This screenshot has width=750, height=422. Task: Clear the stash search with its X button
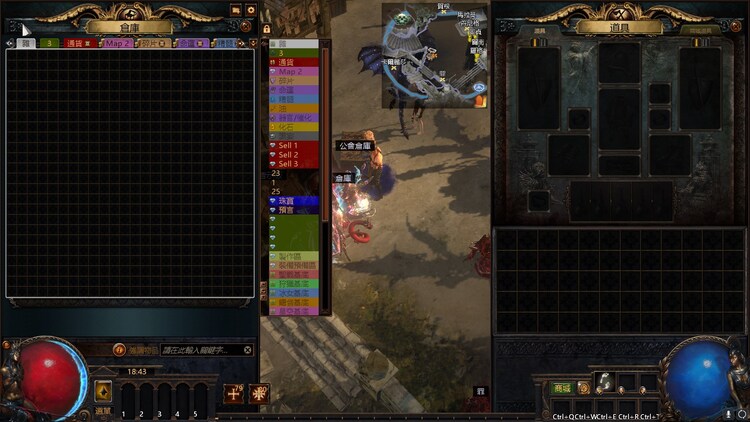coord(248,350)
